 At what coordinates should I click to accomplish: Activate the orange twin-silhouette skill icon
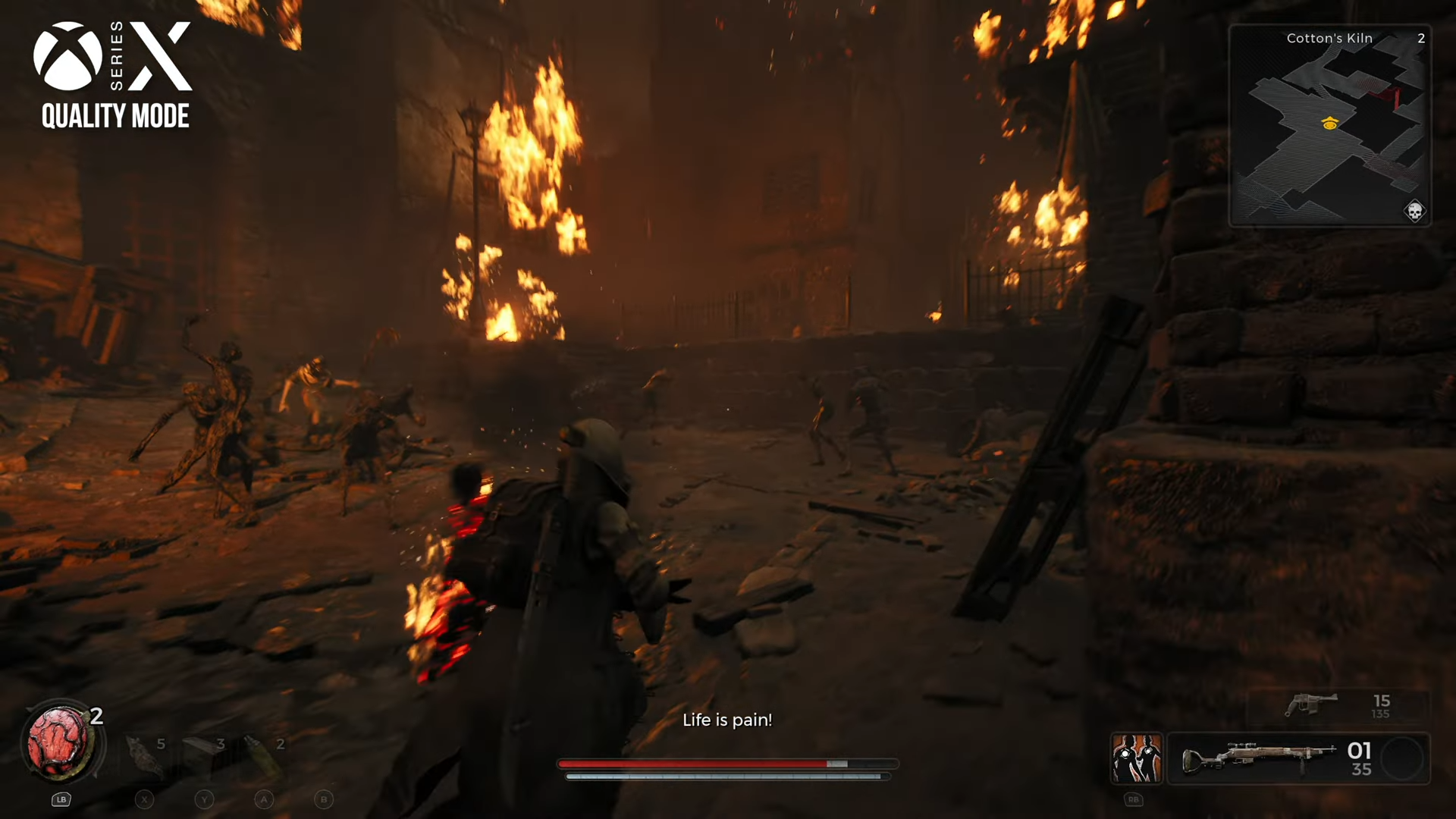(x=1136, y=758)
